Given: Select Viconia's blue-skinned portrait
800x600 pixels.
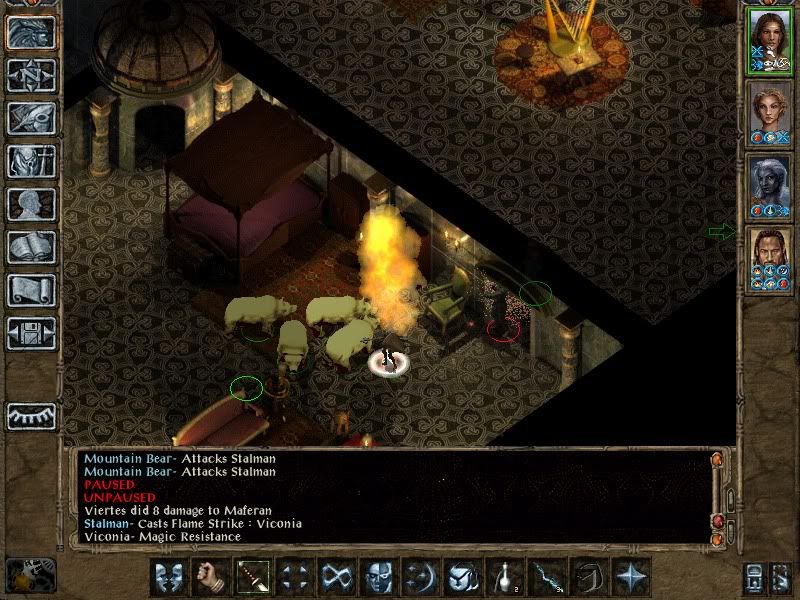Looking at the screenshot, I should pos(768,187).
